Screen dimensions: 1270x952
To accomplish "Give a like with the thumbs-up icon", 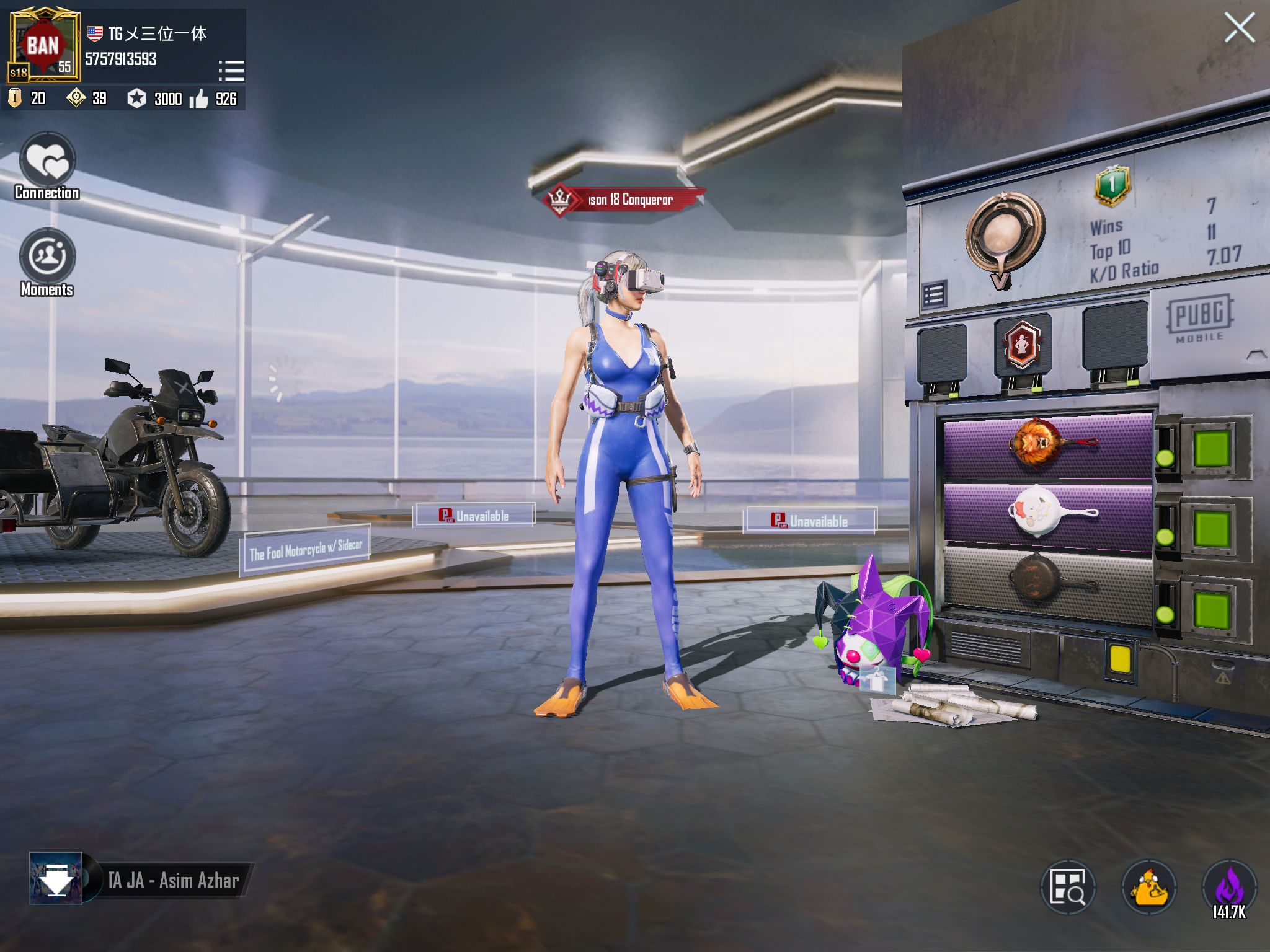I will pyautogui.click(x=199, y=99).
